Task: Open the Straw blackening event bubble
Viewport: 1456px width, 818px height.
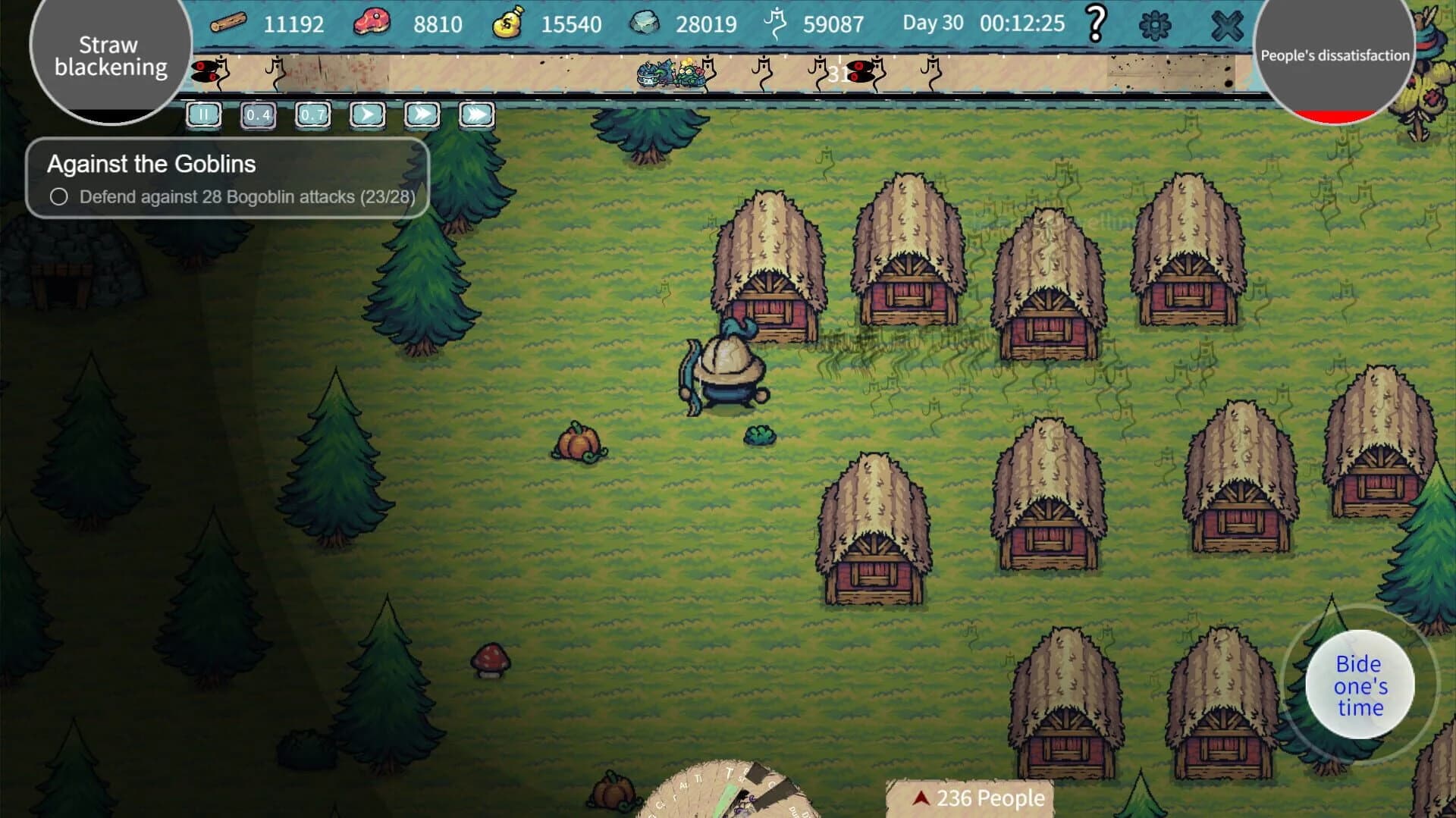Action: (111, 57)
